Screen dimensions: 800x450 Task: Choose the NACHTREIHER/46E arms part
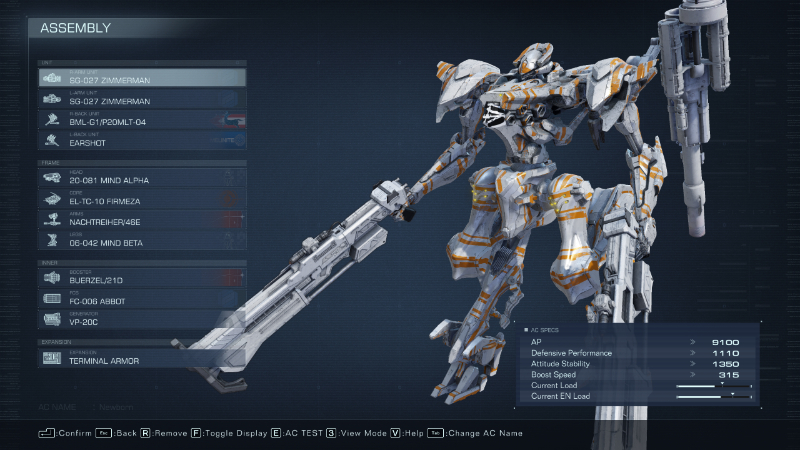click(141, 219)
